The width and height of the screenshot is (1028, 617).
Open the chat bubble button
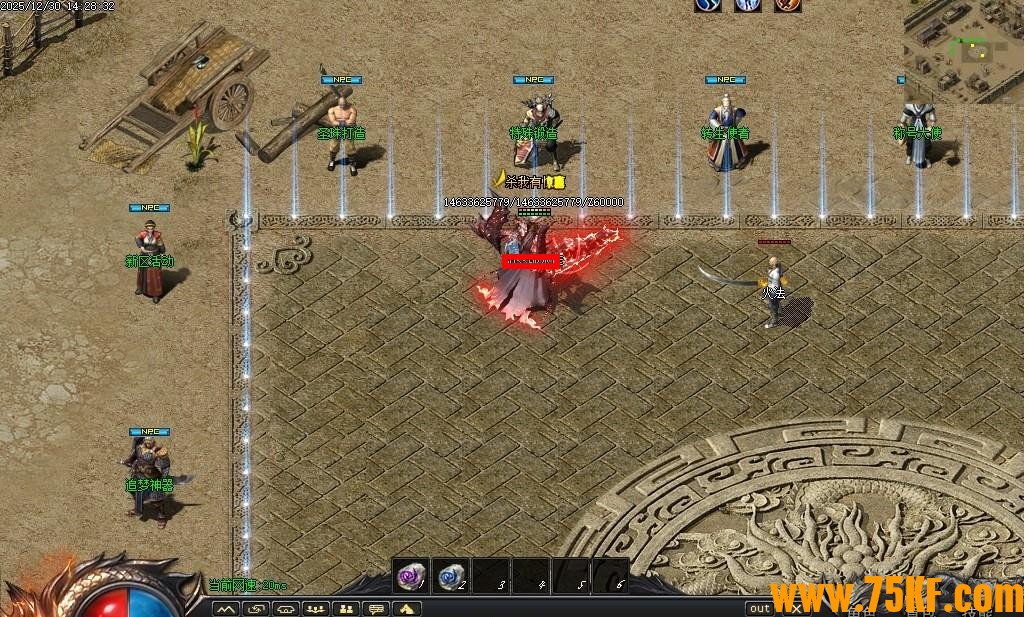(377, 608)
